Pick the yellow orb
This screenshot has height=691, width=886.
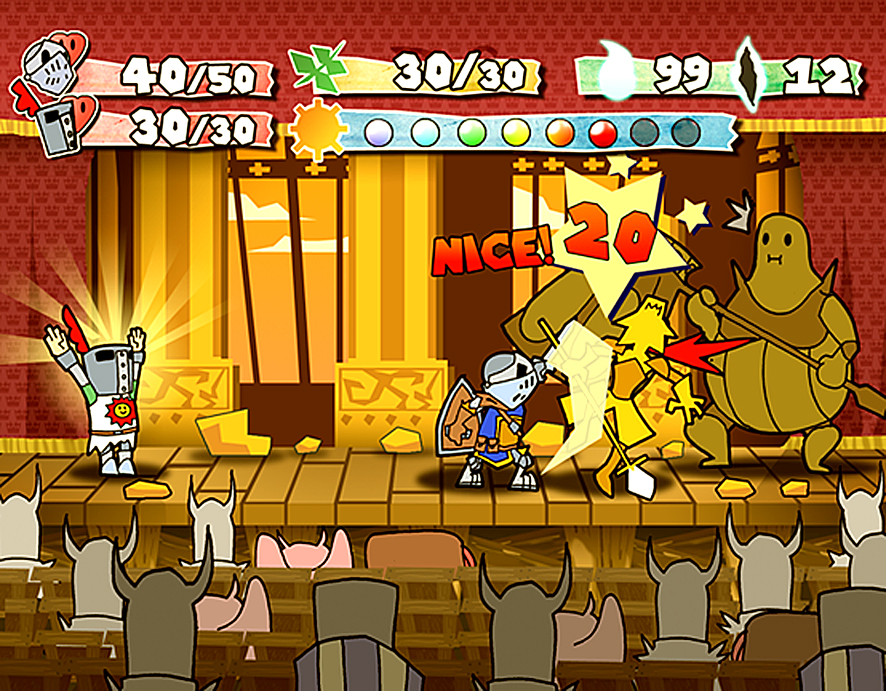point(516,131)
